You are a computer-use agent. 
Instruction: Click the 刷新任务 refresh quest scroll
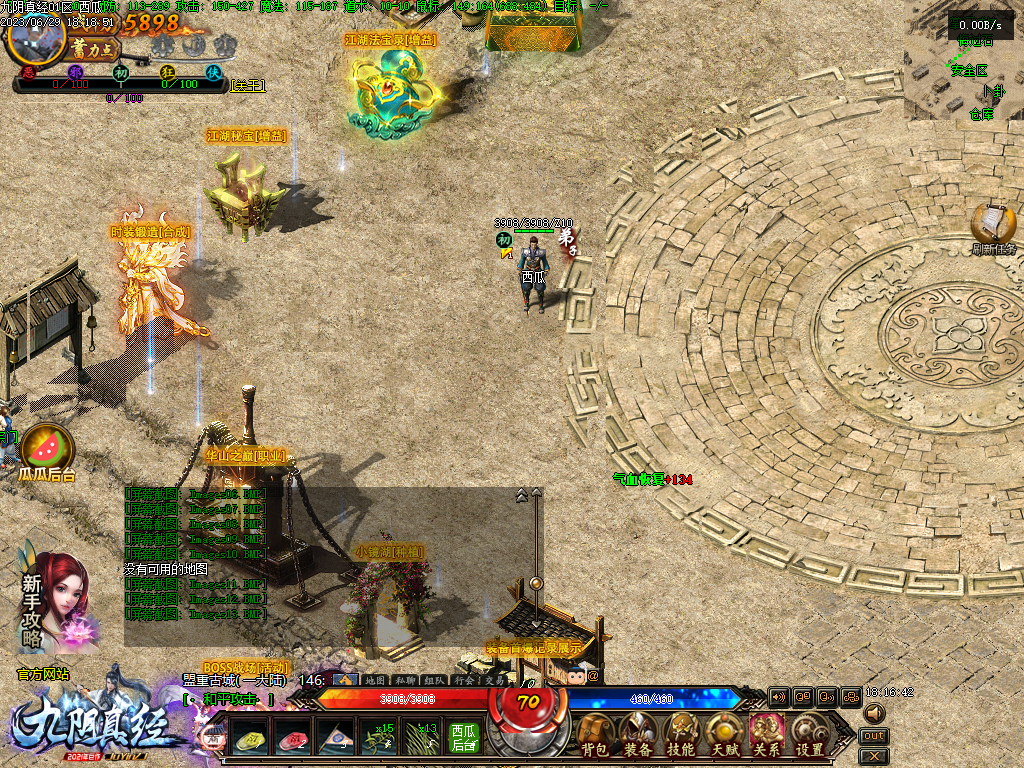point(993,226)
